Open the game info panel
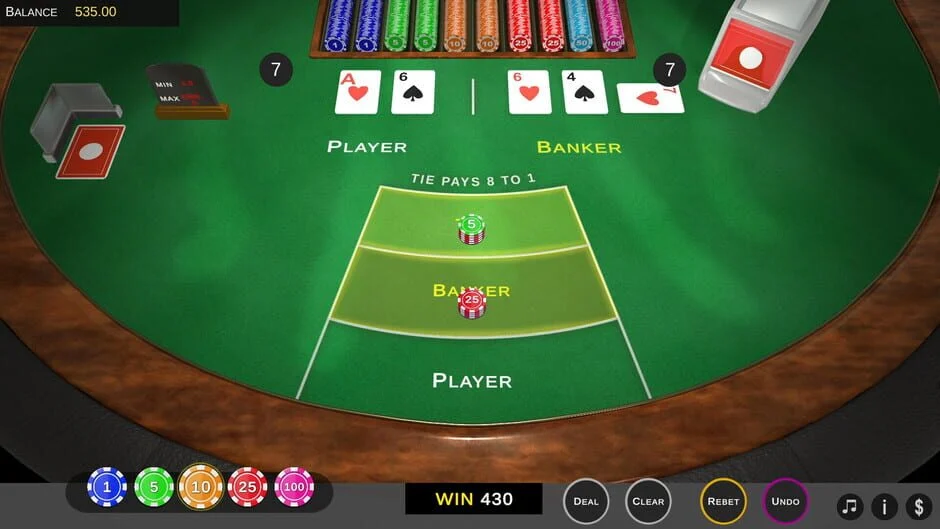The image size is (940, 529). [x=884, y=506]
